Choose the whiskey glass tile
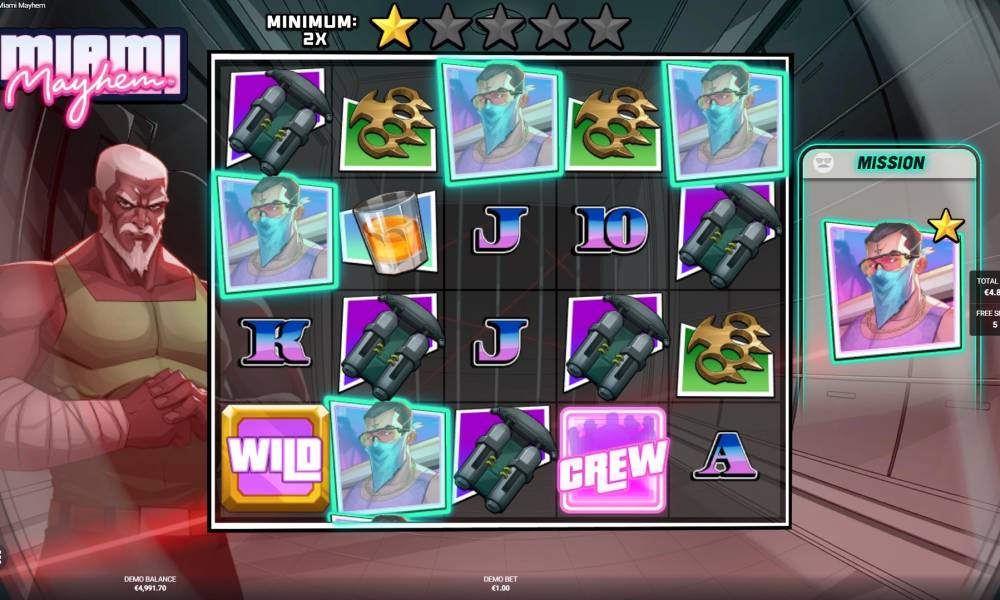 click(x=389, y=233)
